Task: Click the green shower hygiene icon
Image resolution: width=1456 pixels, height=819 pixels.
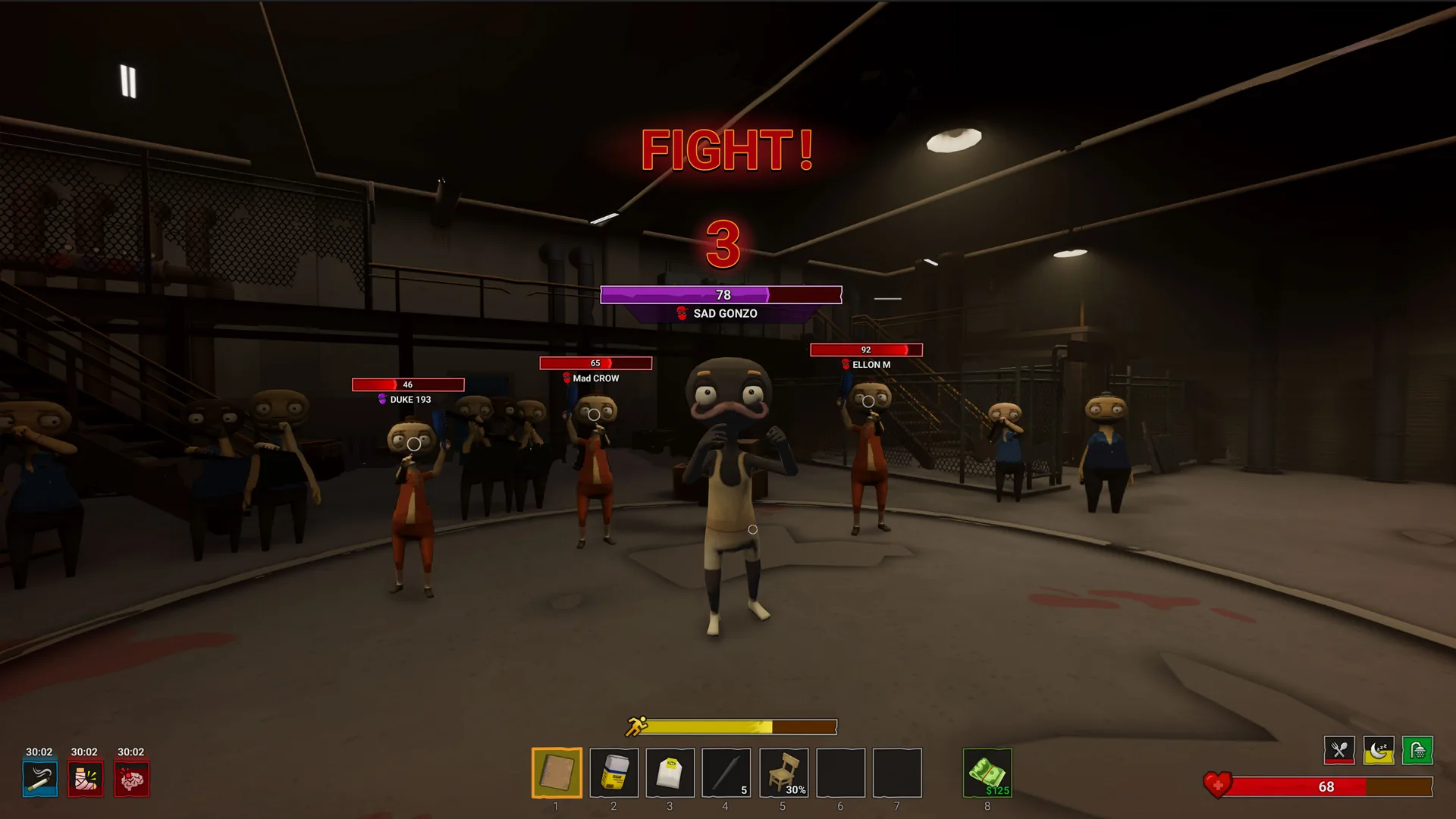Action: [1417, 751]
